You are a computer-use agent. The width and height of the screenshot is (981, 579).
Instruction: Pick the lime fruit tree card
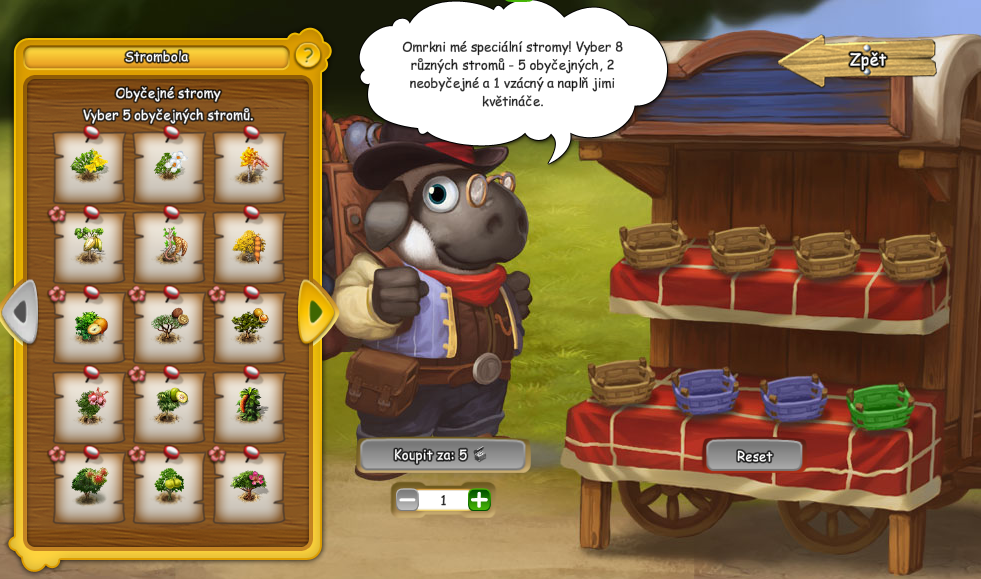[x=169, y=407]
